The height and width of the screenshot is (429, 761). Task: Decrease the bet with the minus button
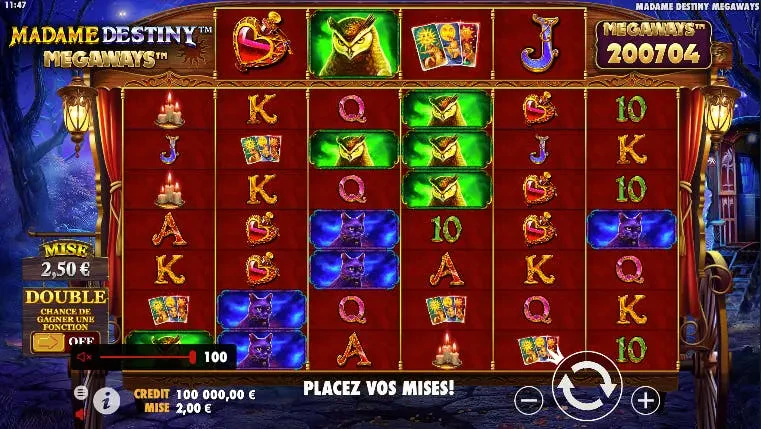(x=529, y=401)
